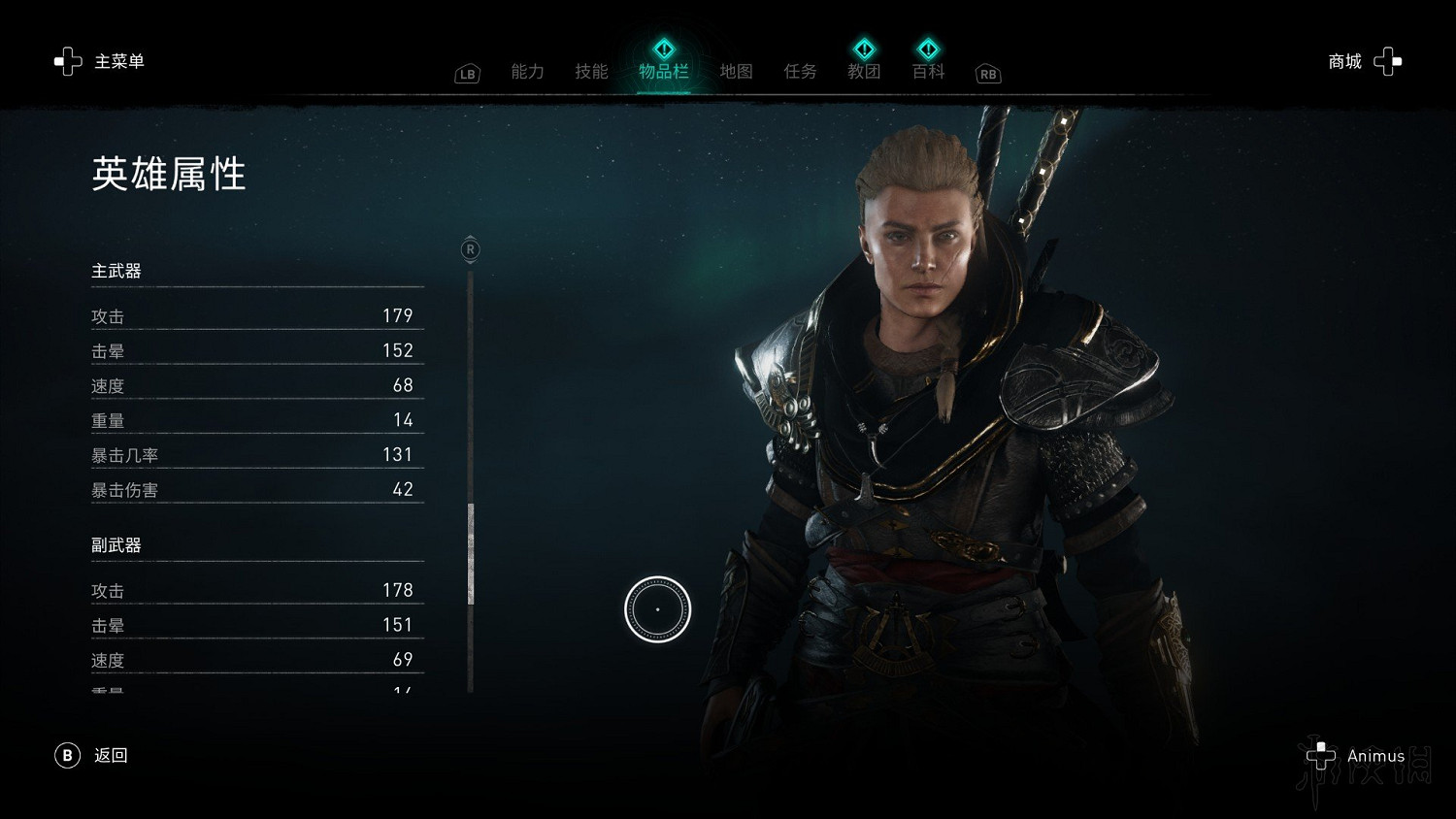Image resolution: width=1456 pixels, height=819 pixels.
Task: Open the 地图 map tab
Action: point(736,72)
